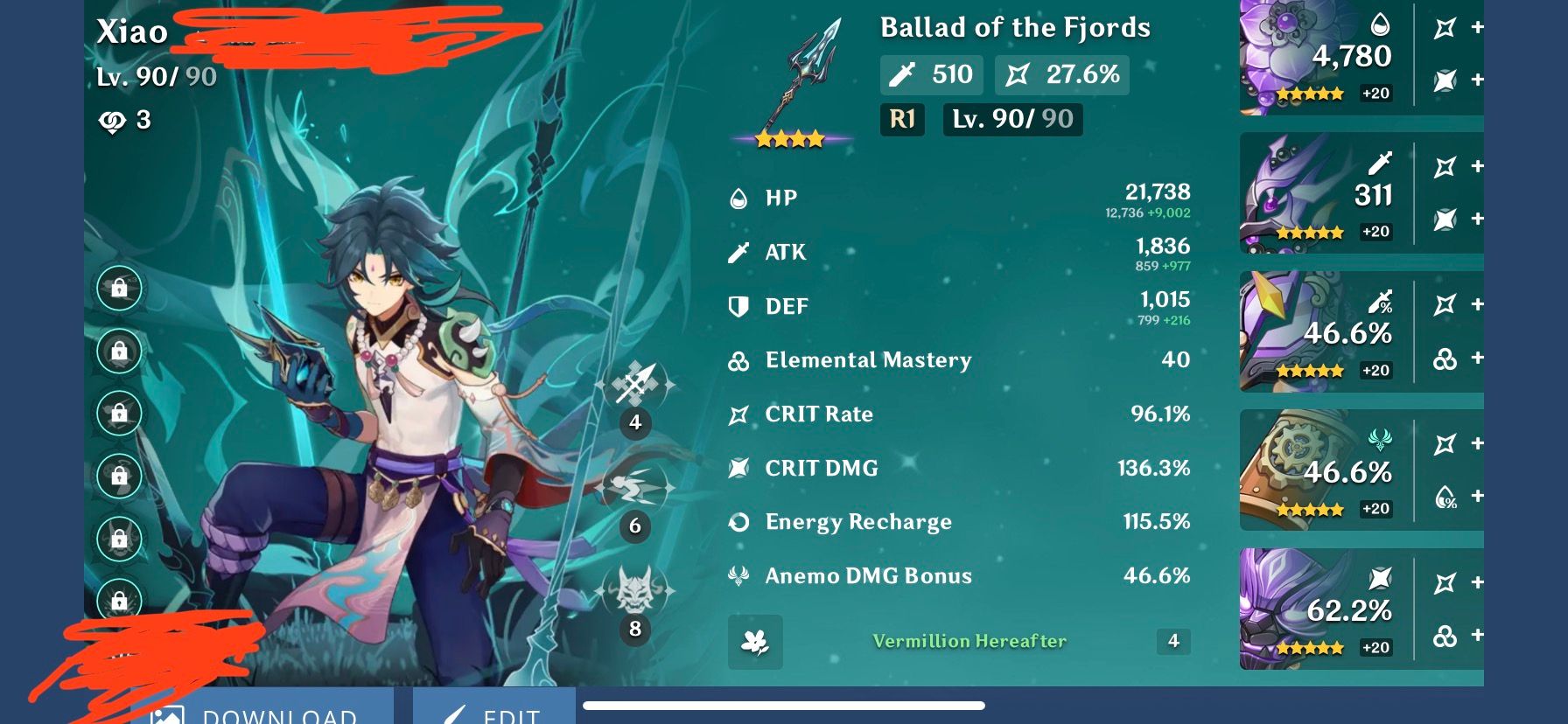Click the Energy Recharge stat icon
Screen dimensions: 1568x724
tap(738, 521)
